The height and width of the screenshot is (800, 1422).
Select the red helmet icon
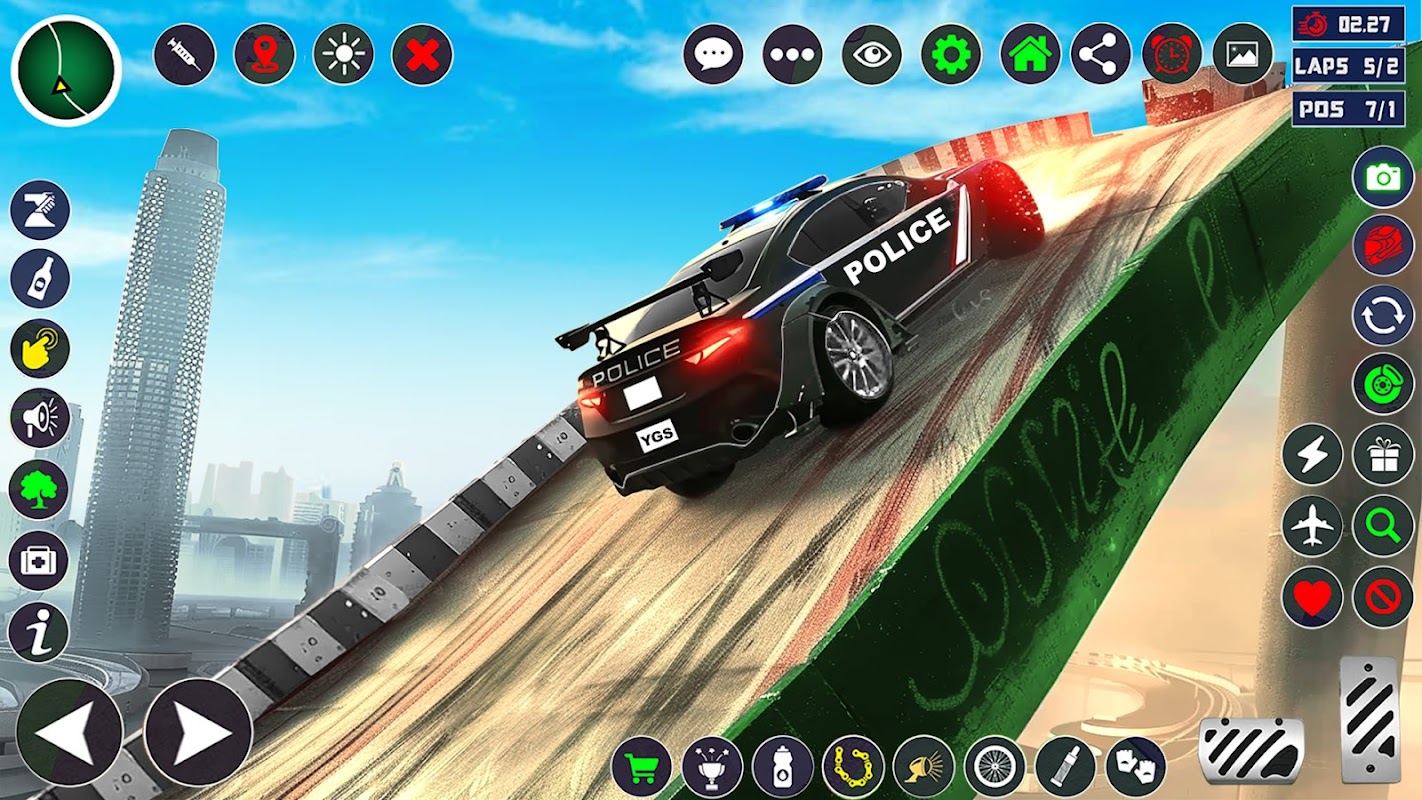click(x=1383, y=245)
